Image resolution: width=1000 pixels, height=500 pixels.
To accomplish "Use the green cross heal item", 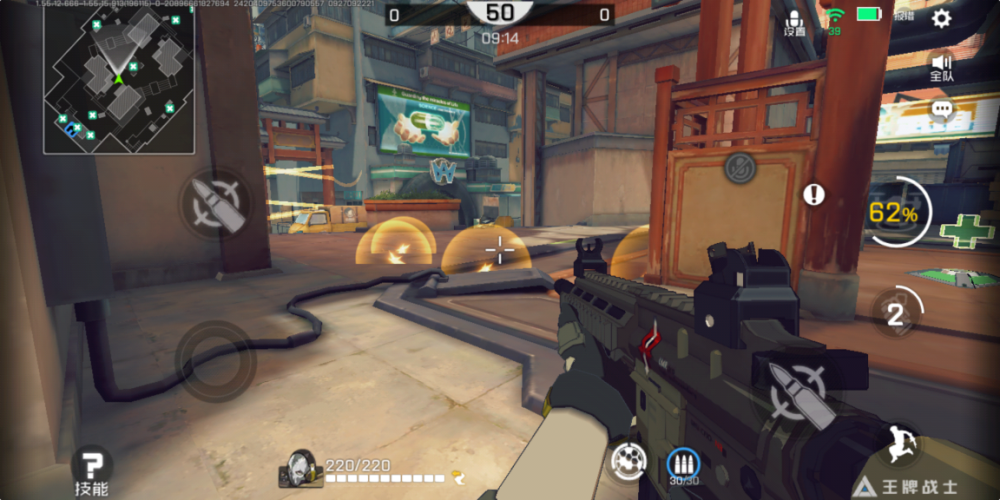I will pyautogui.click(x=967, y=229).
